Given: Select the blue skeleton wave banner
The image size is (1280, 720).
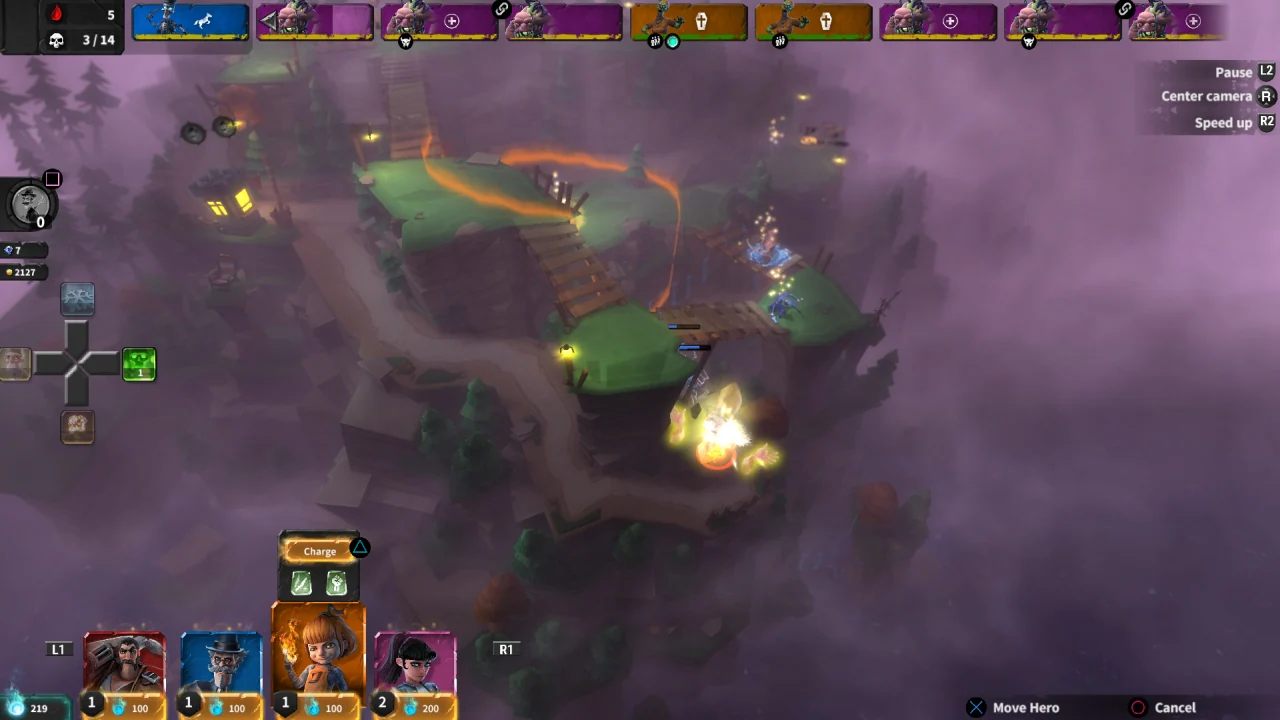Looking at the screenshot, I should [190, 20].
